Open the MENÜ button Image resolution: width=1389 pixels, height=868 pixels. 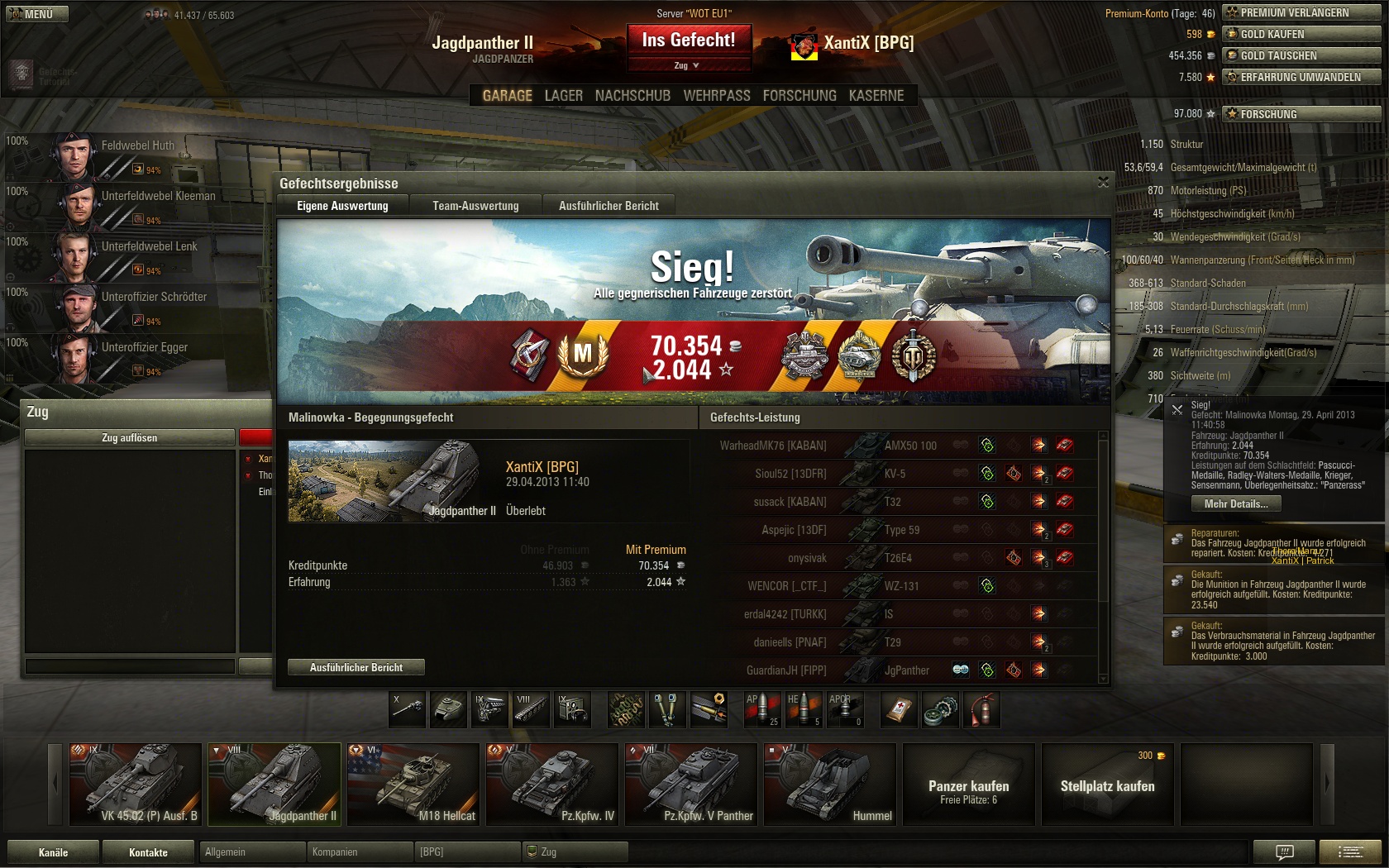coord(36,14)
